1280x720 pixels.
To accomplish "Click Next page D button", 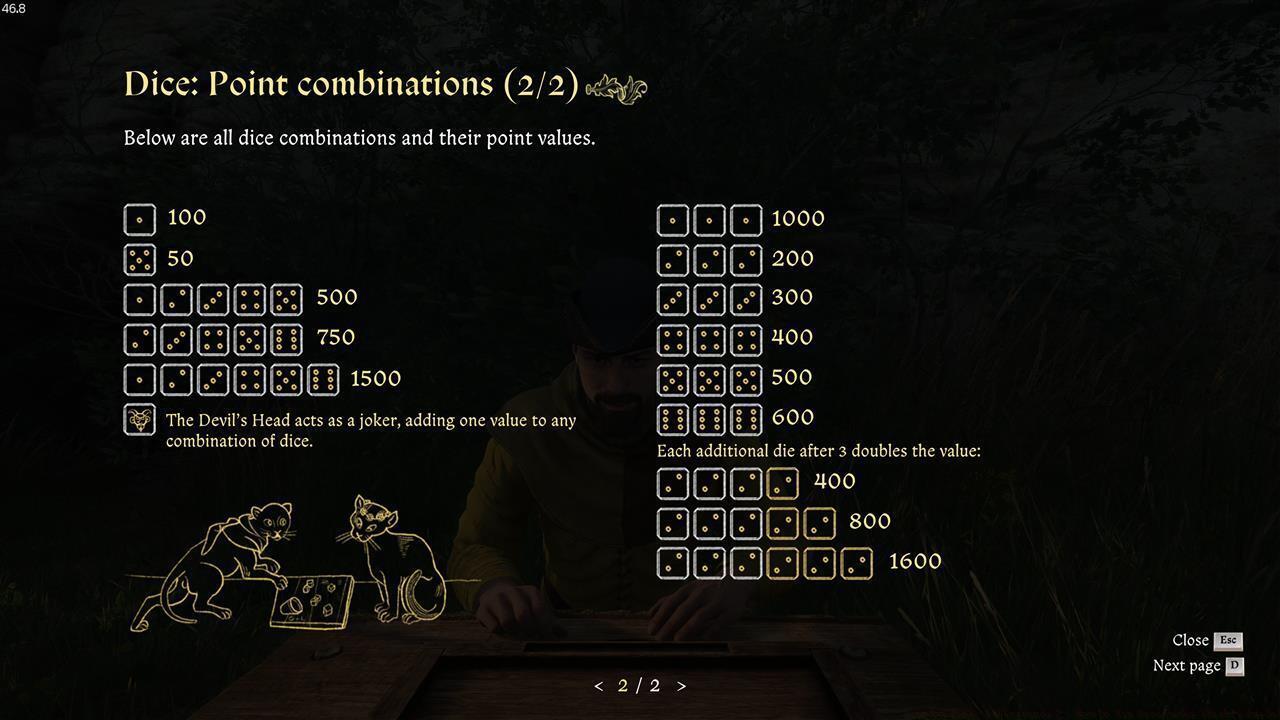I will click(x=1198, y=664).
